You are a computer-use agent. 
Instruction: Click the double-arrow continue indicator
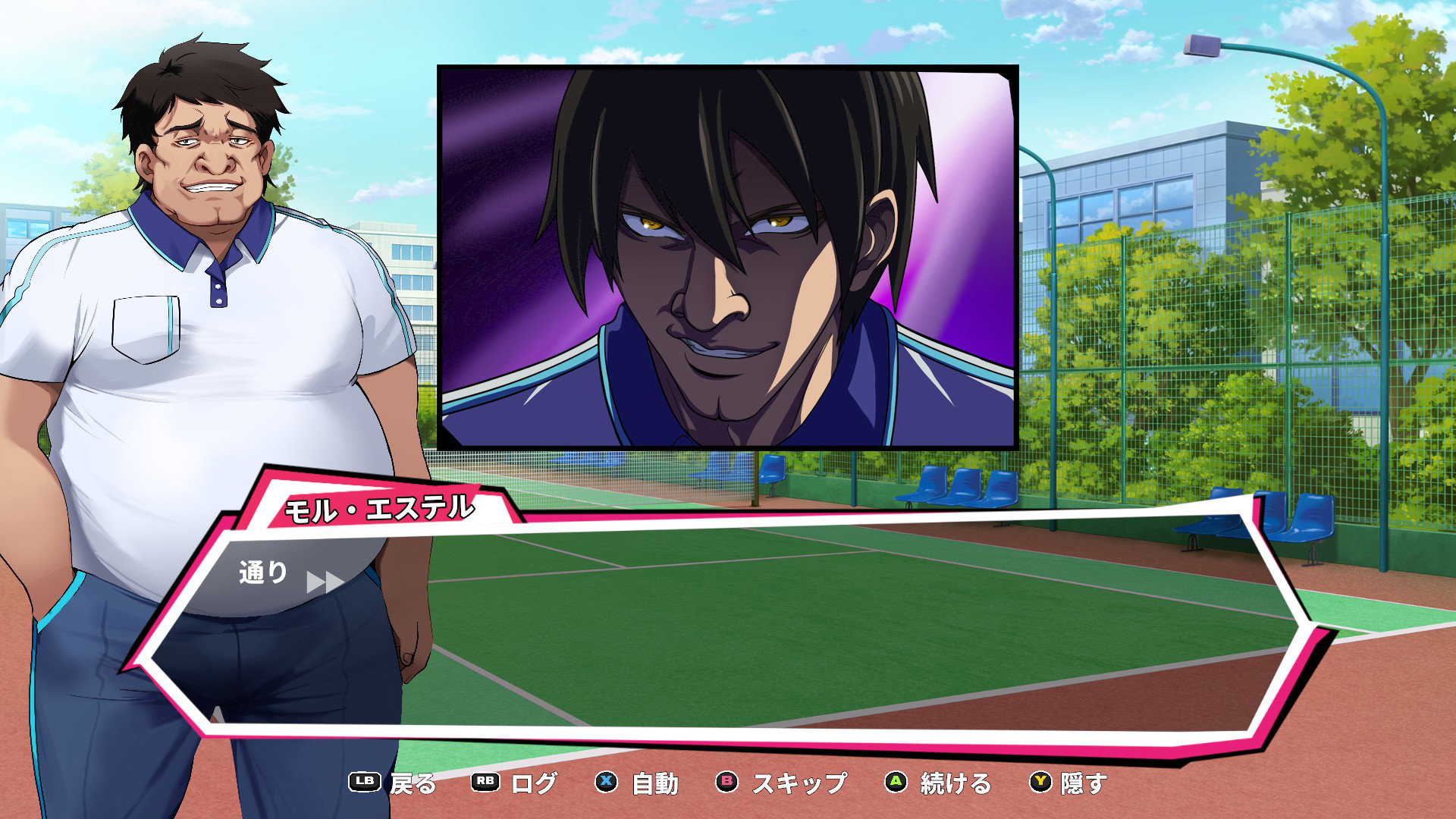pyautogui.click(x=325, y=582)
